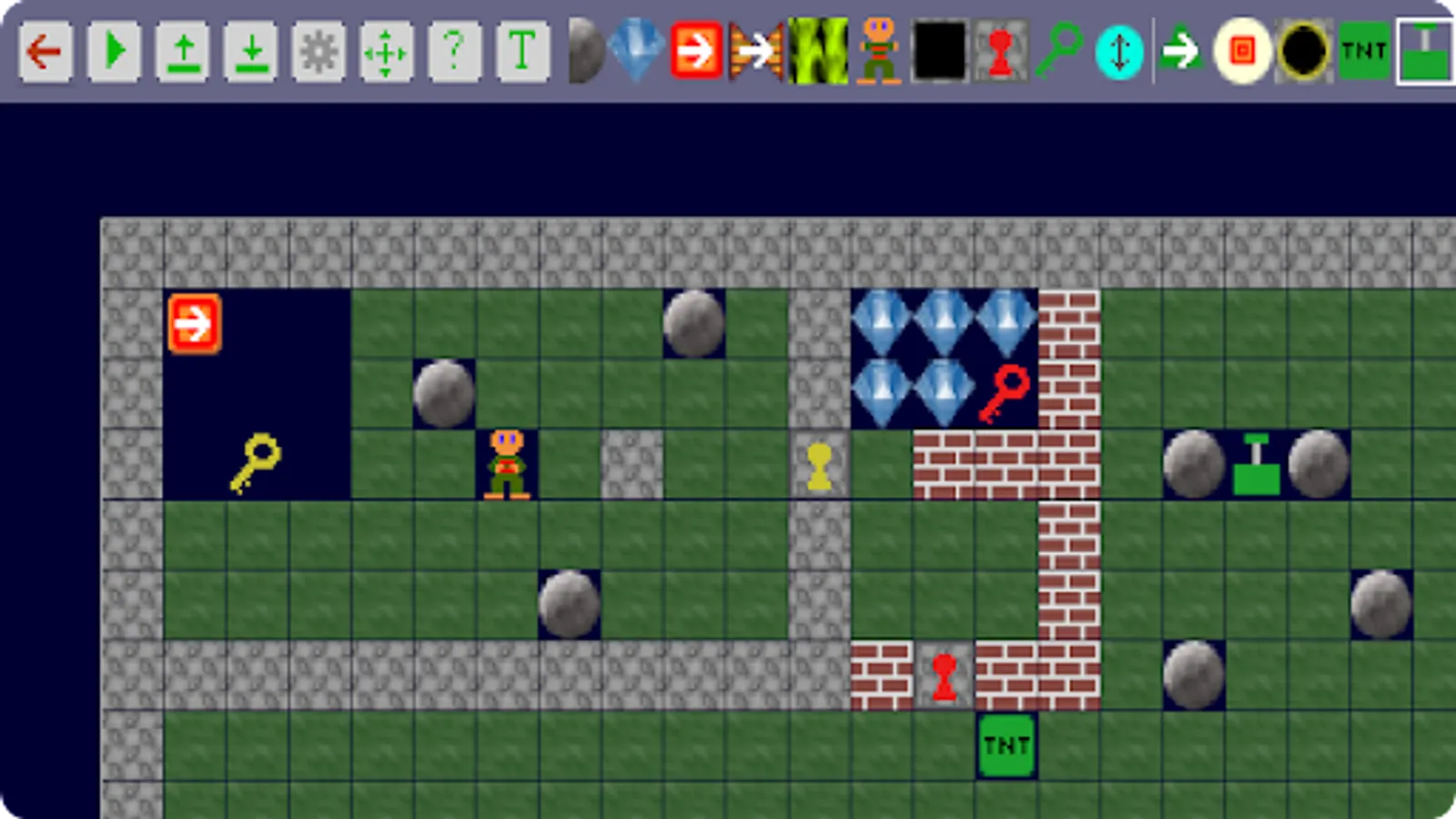Select the green key tool
This screenshot has width=1456, height=819.
(1060, 52)
